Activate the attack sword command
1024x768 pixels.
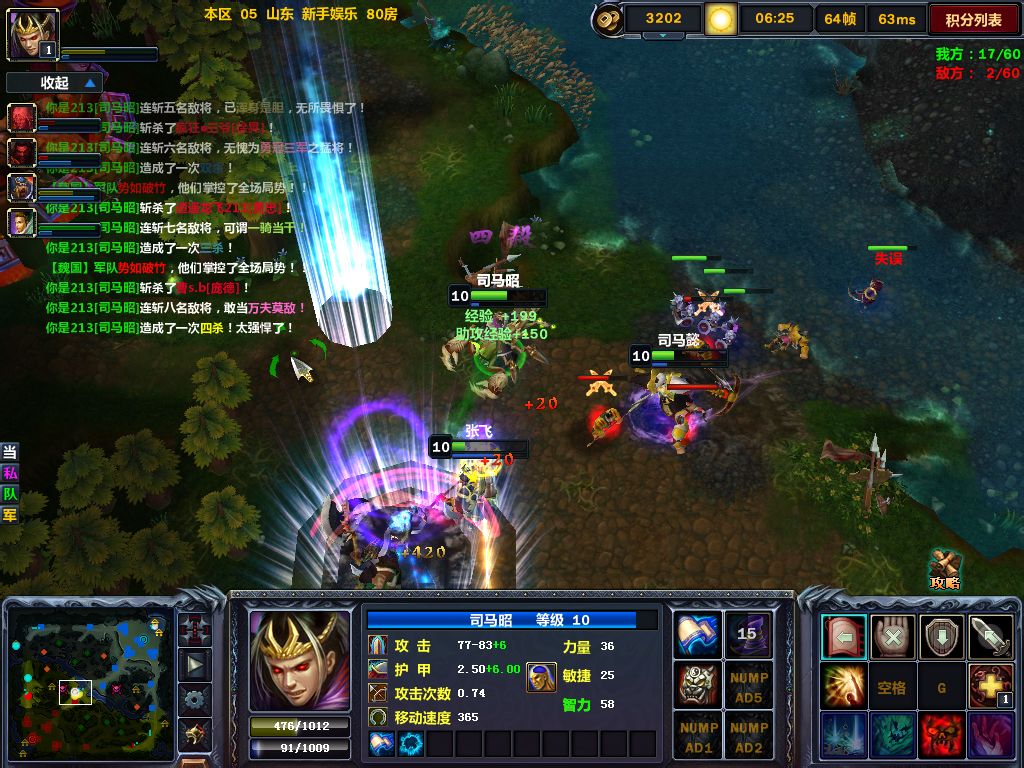(990, 636)
